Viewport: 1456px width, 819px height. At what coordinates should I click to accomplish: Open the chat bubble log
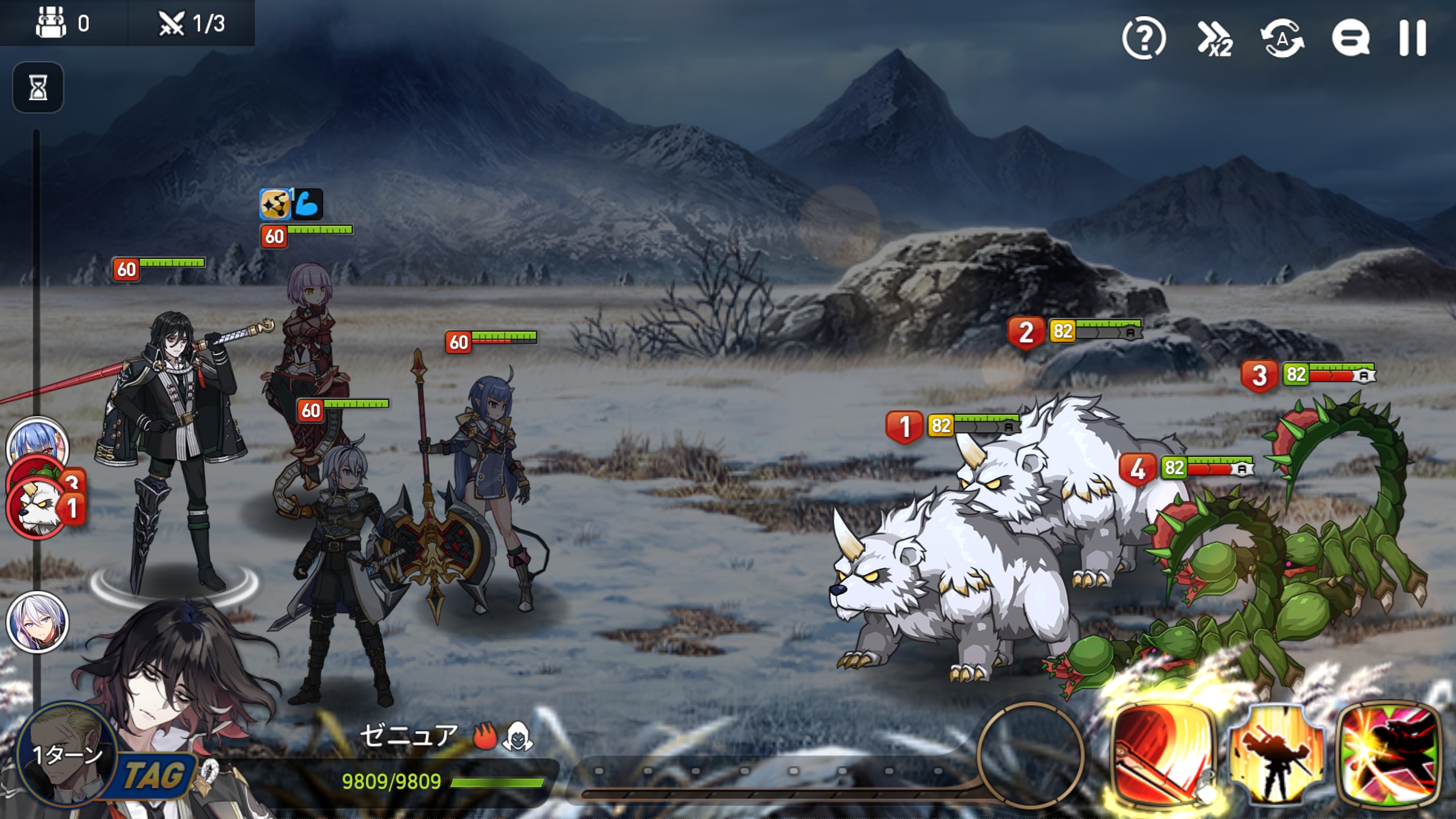point(1350,38)
